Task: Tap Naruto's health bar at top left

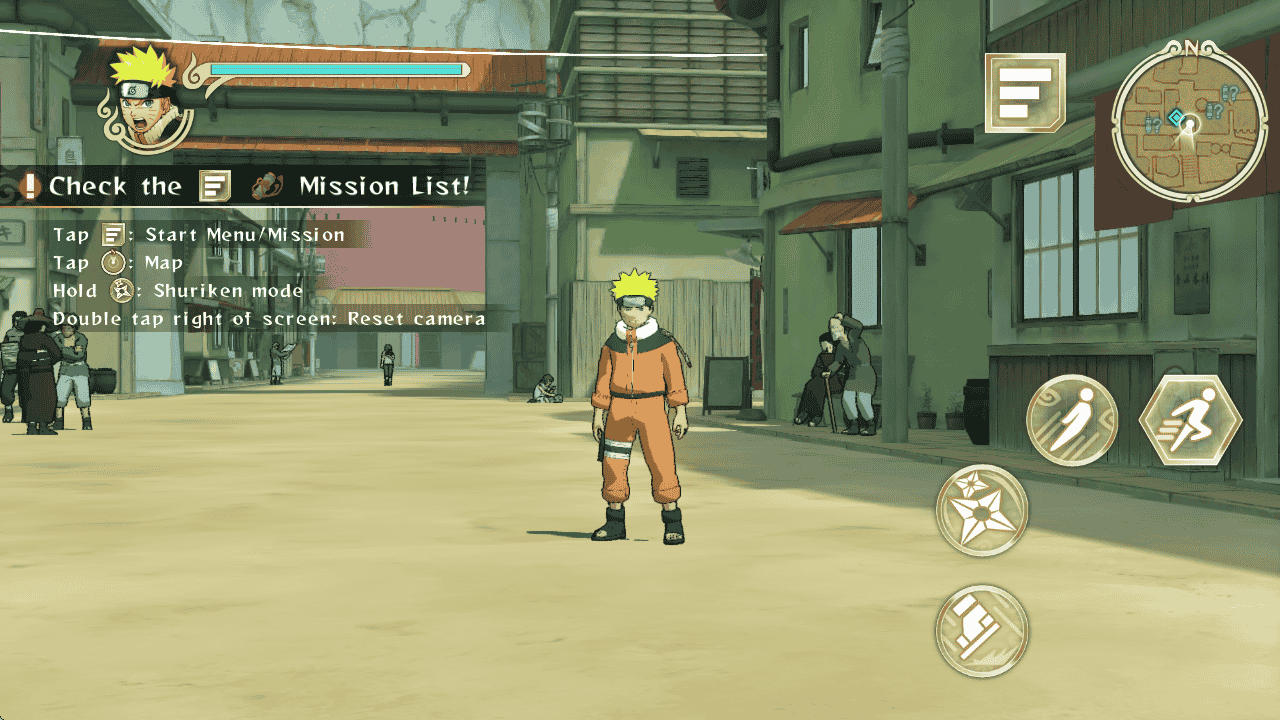Action: [x=335, y=70]
